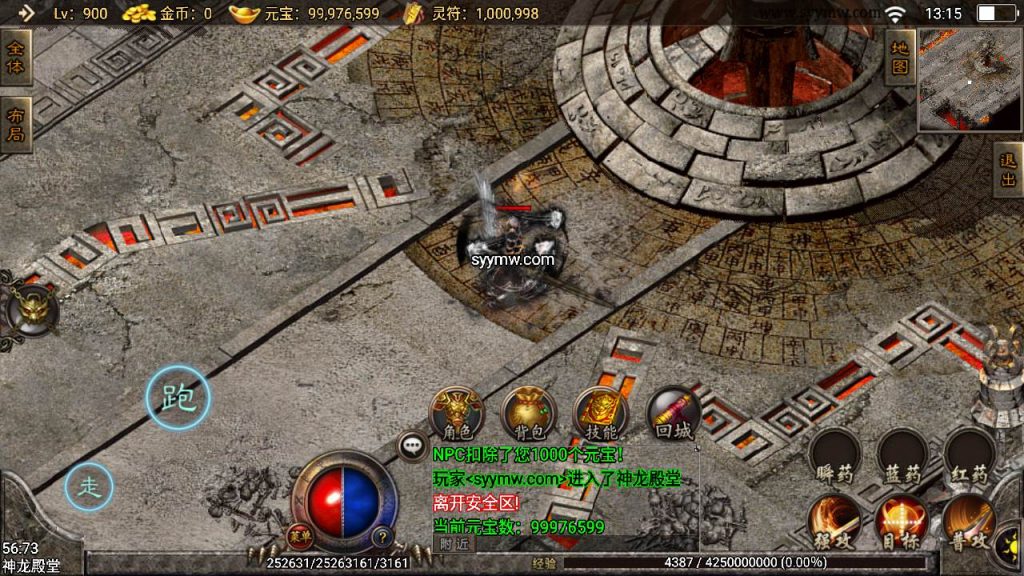This screenshot has height=576, width=1024.
Task: Select the 目标 target button
Action: coord(901,522)
